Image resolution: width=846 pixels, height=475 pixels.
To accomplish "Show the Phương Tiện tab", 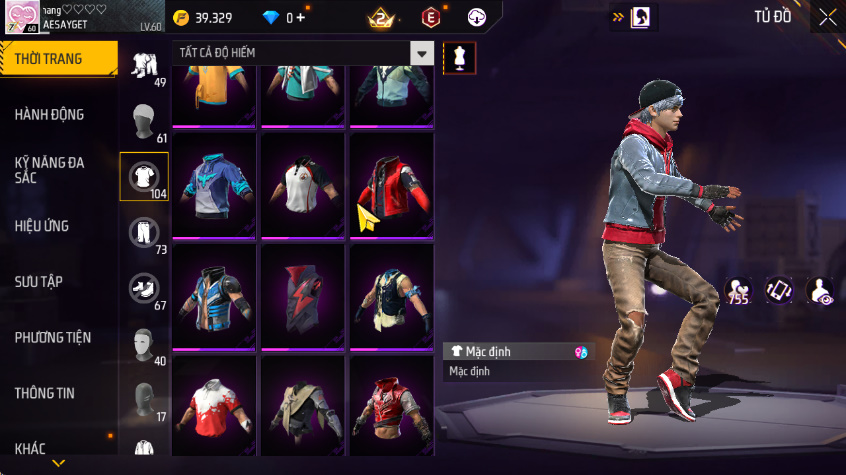I will 53,337.
